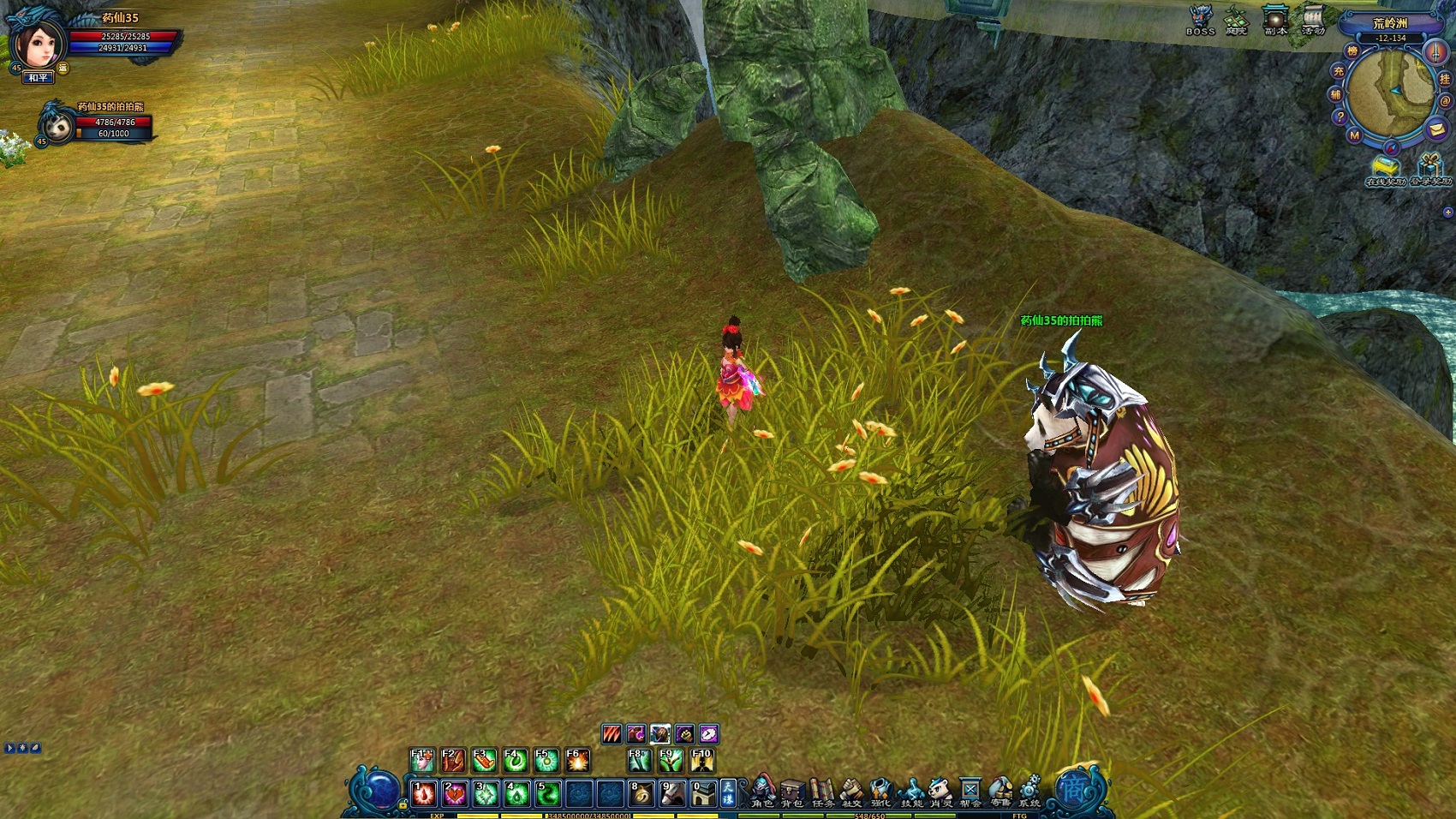Open the 帮会 guild panel
Image resolution: width=1456 pixels, height=819 pixels.
tap(970, 792)
